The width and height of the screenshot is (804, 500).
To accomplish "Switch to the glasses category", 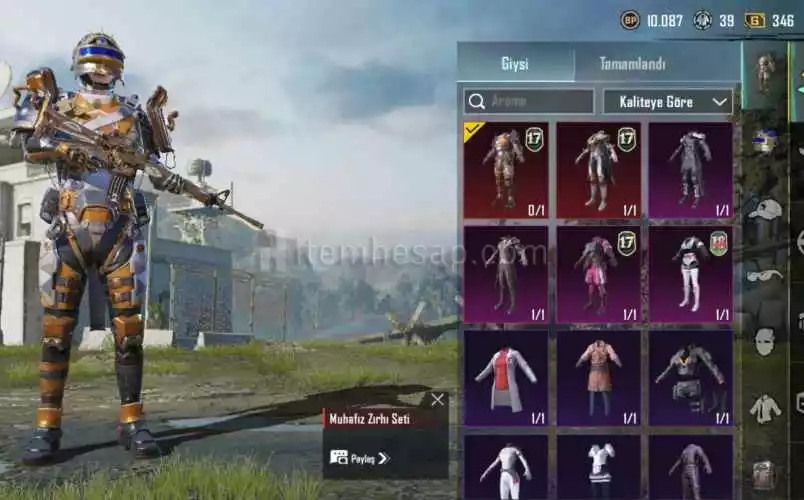I will pos(765,275).
